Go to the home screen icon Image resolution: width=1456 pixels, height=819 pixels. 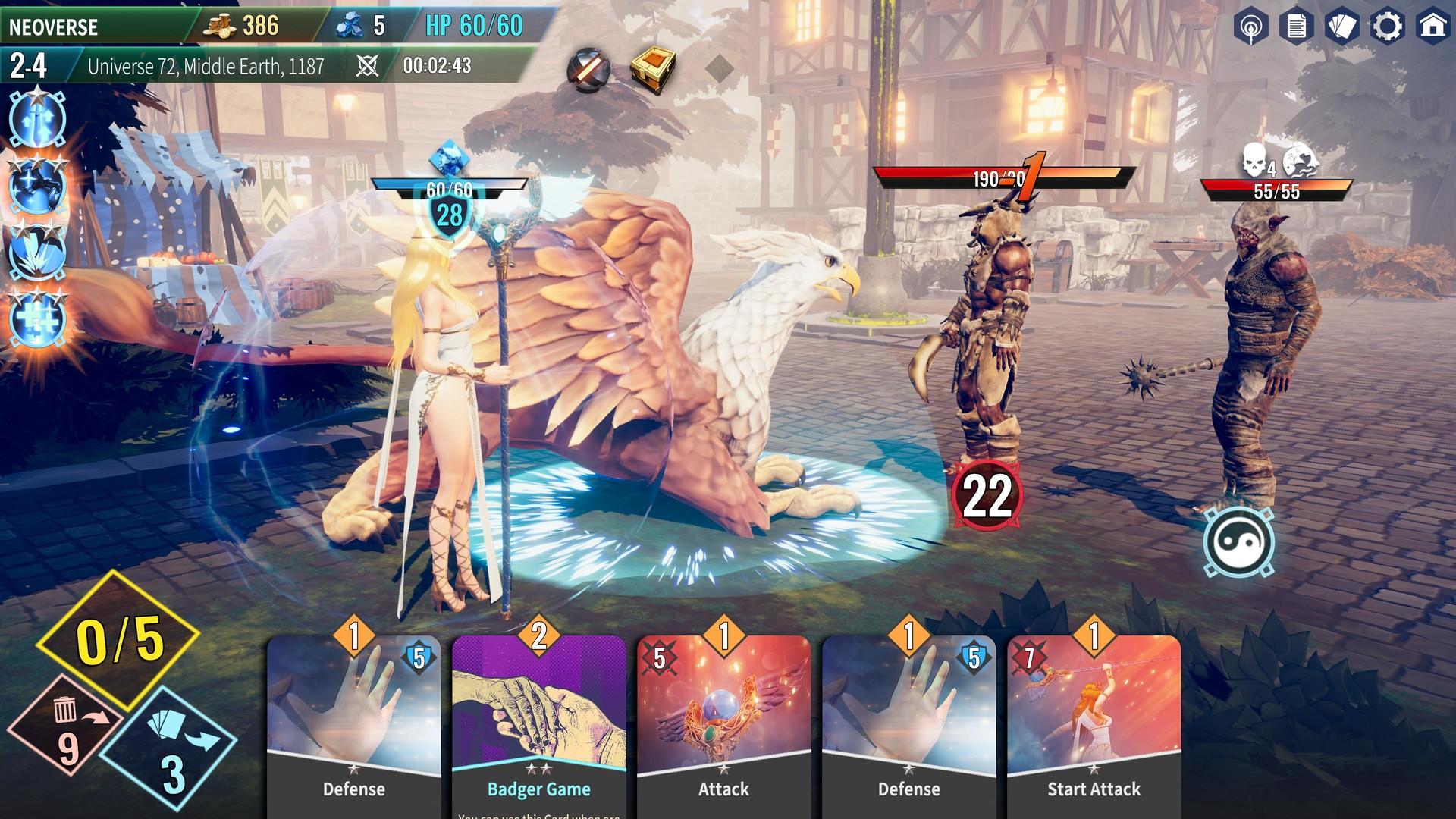pos(1432,27)
